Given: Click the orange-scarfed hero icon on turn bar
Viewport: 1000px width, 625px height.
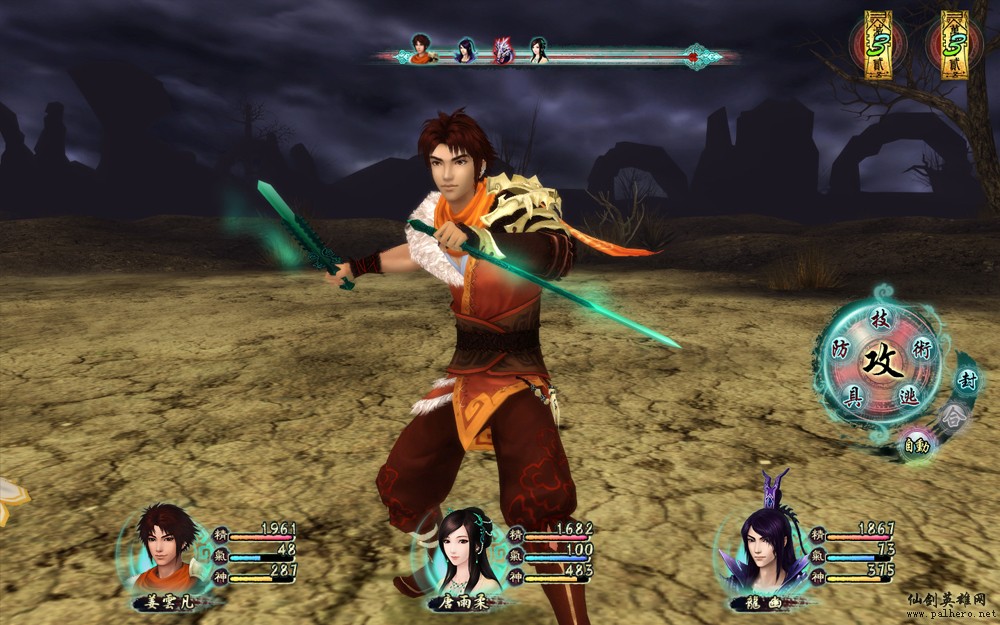Looking at the screenshot, I should coord(421,48).
